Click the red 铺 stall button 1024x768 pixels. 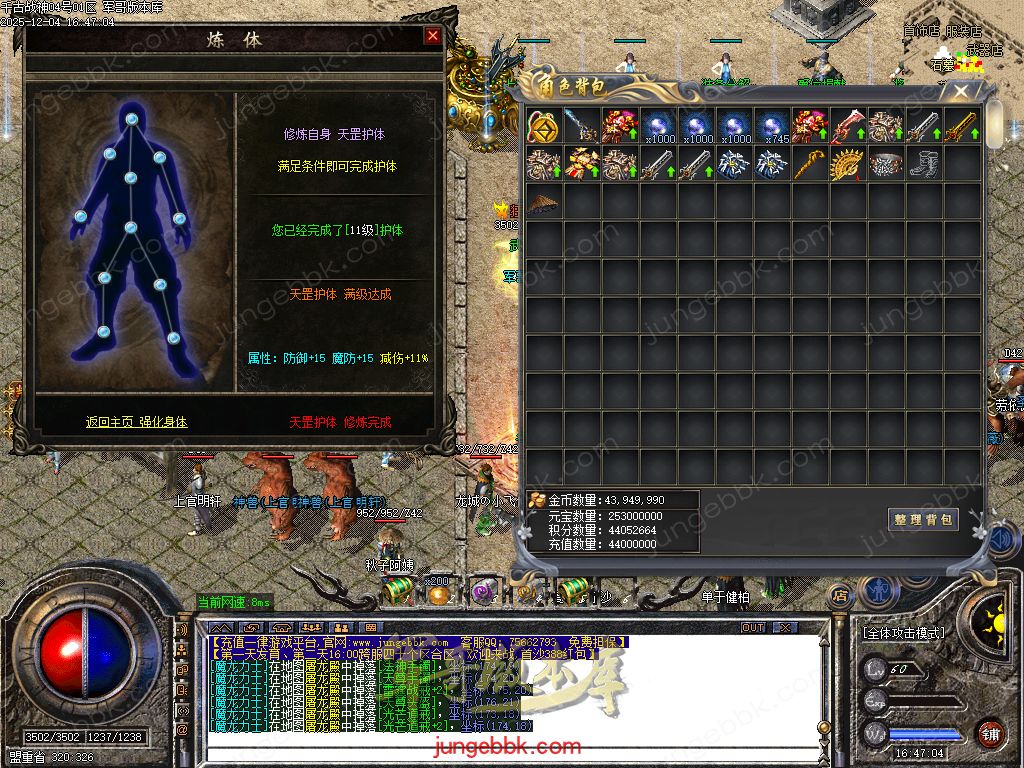[990, 734]
